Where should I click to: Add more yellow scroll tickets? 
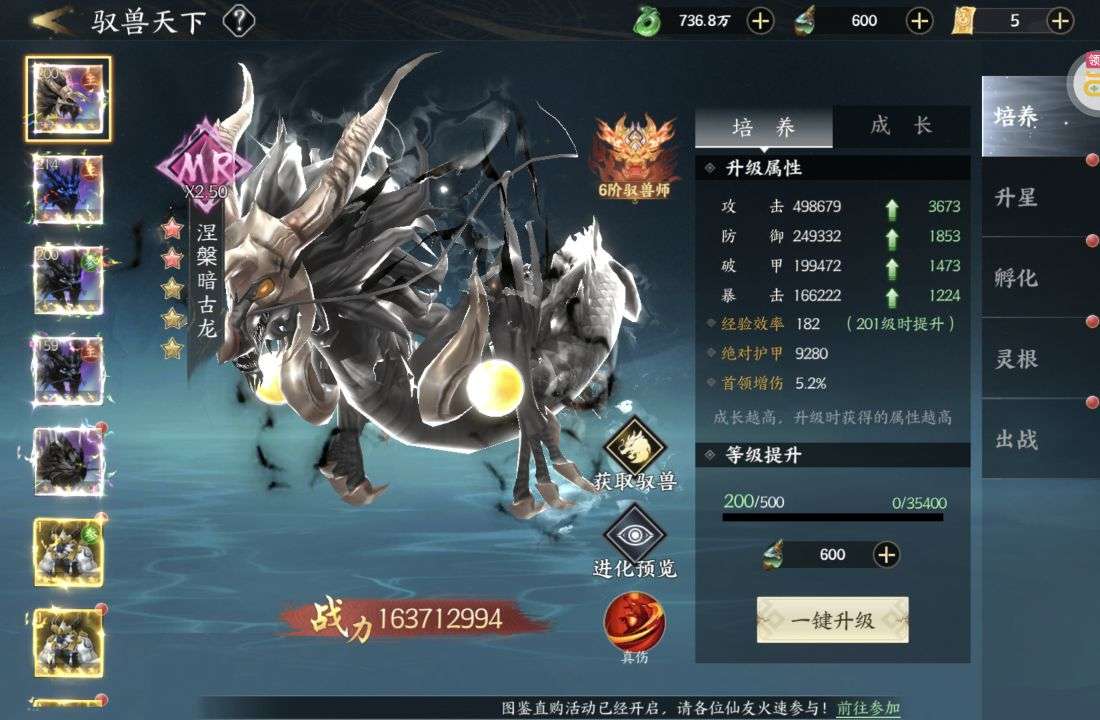point(1060,20)
